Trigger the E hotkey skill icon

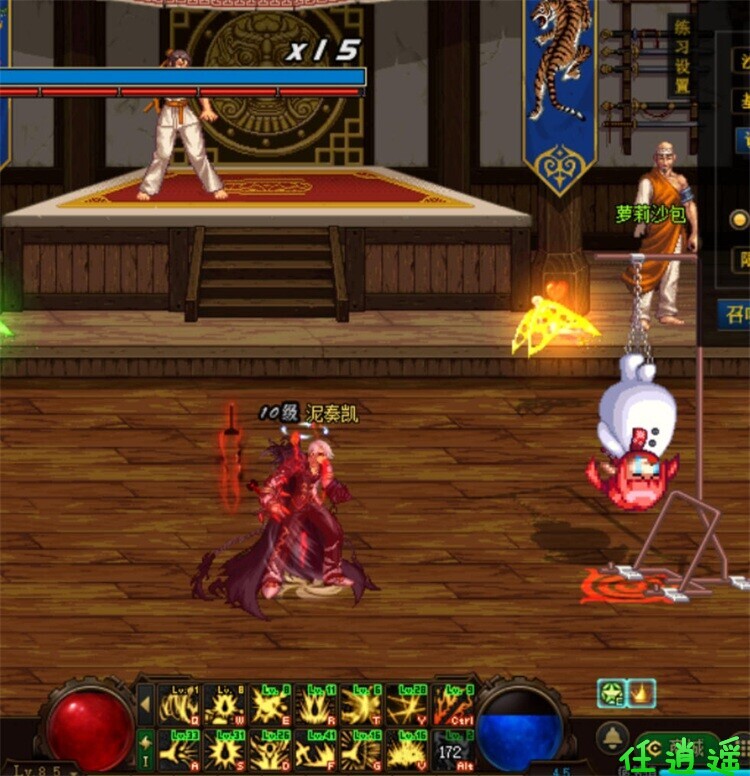pyautogui.click(x=271, y=705)
